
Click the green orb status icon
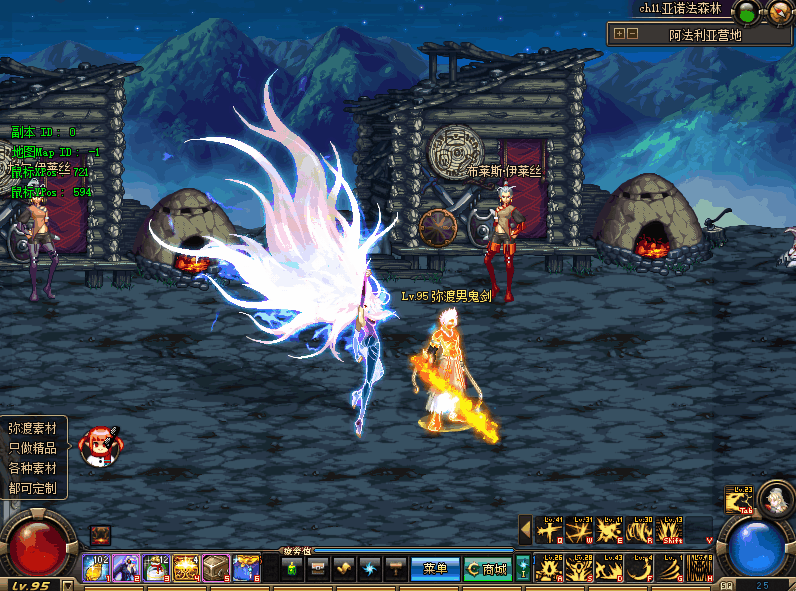pyautogui.click(x=746, y=12)
